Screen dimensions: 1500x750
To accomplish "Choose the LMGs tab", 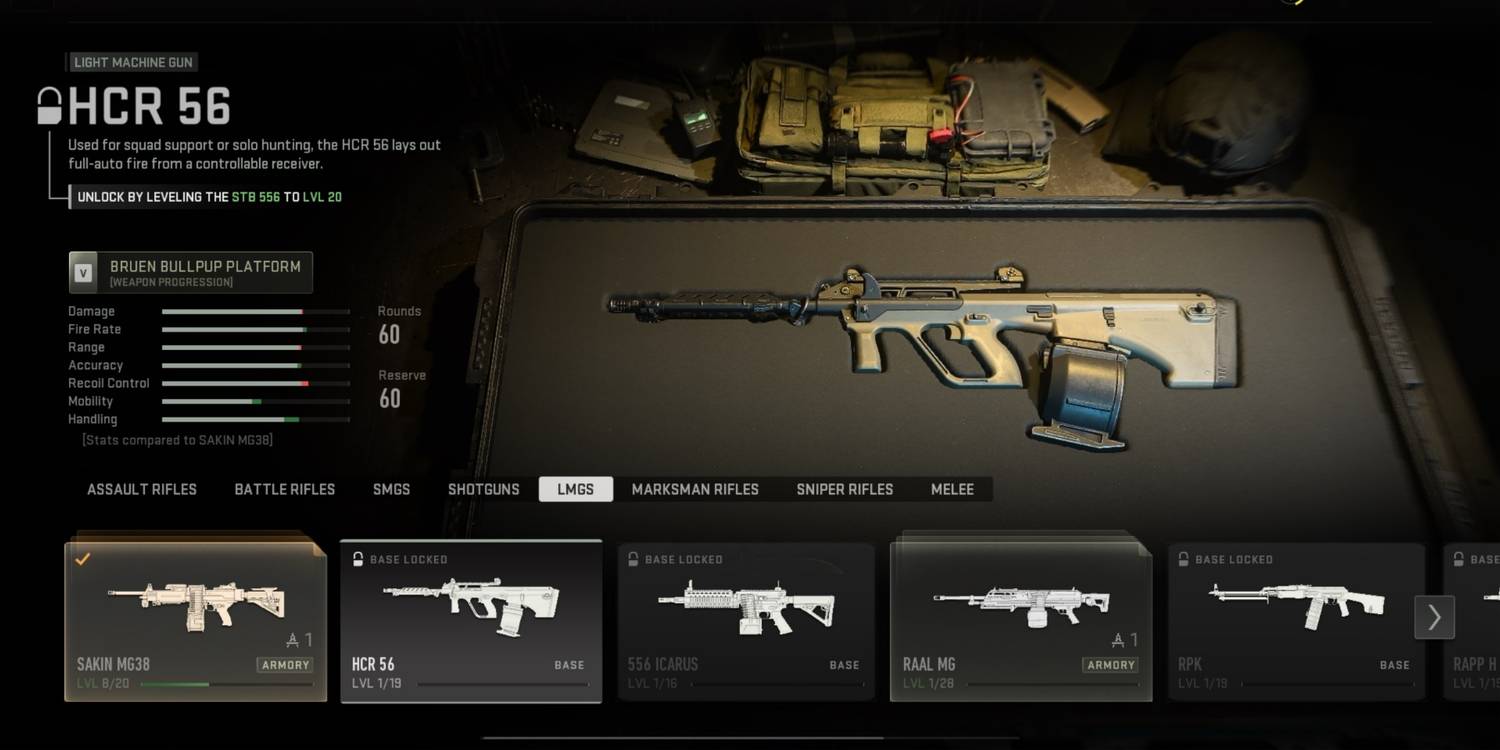I will coord(576,489).
